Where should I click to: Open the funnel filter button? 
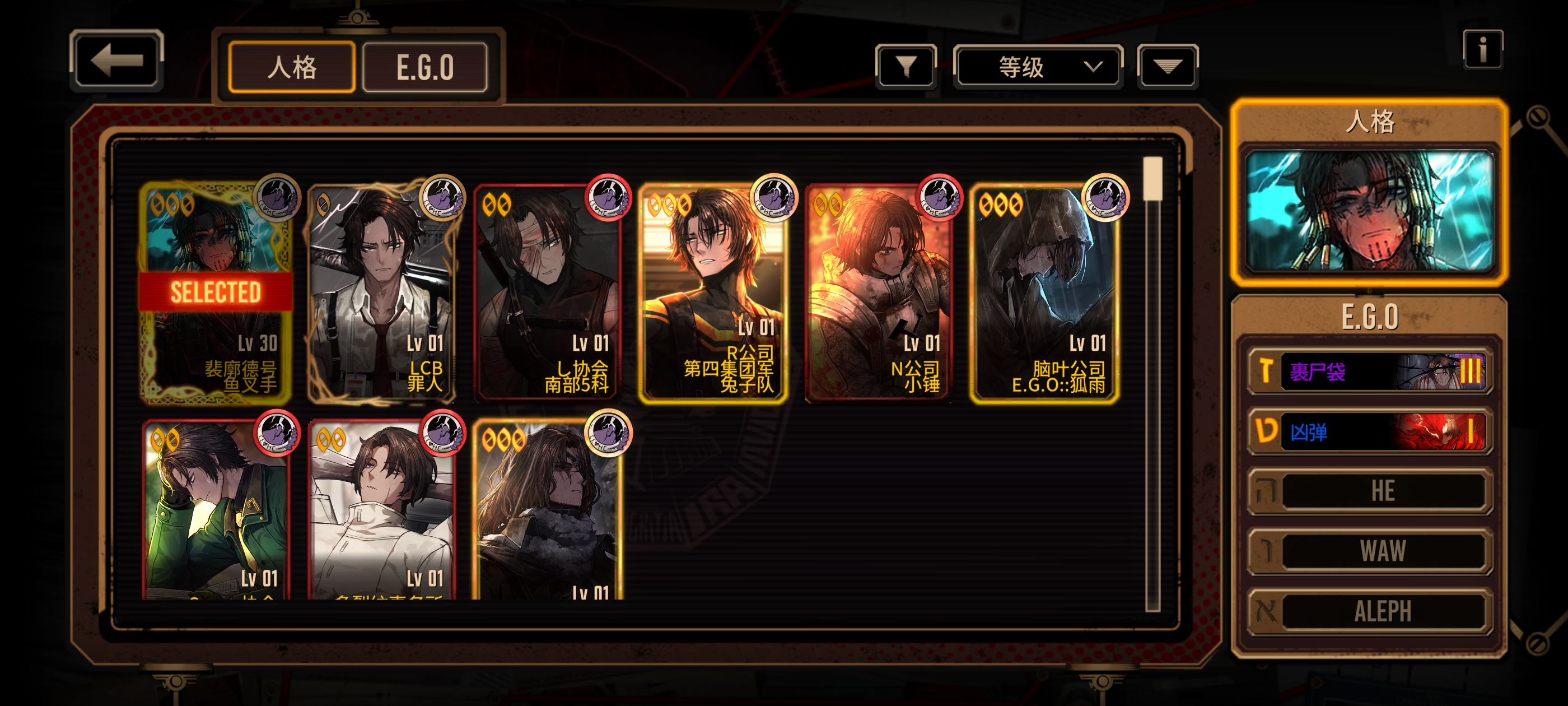[906, 66]
